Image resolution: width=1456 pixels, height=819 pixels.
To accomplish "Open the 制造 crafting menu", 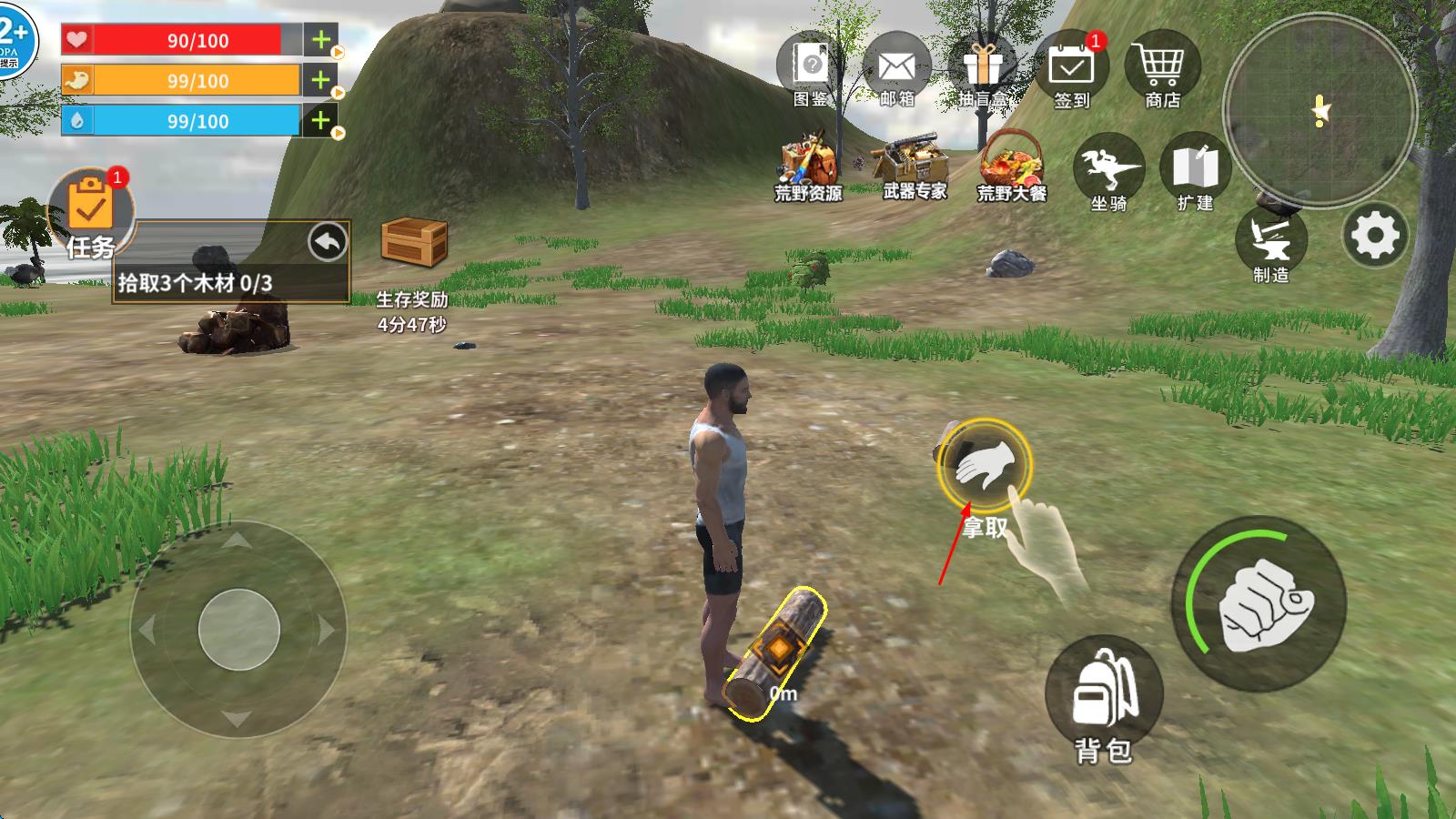I will [x=1270, y=240].
